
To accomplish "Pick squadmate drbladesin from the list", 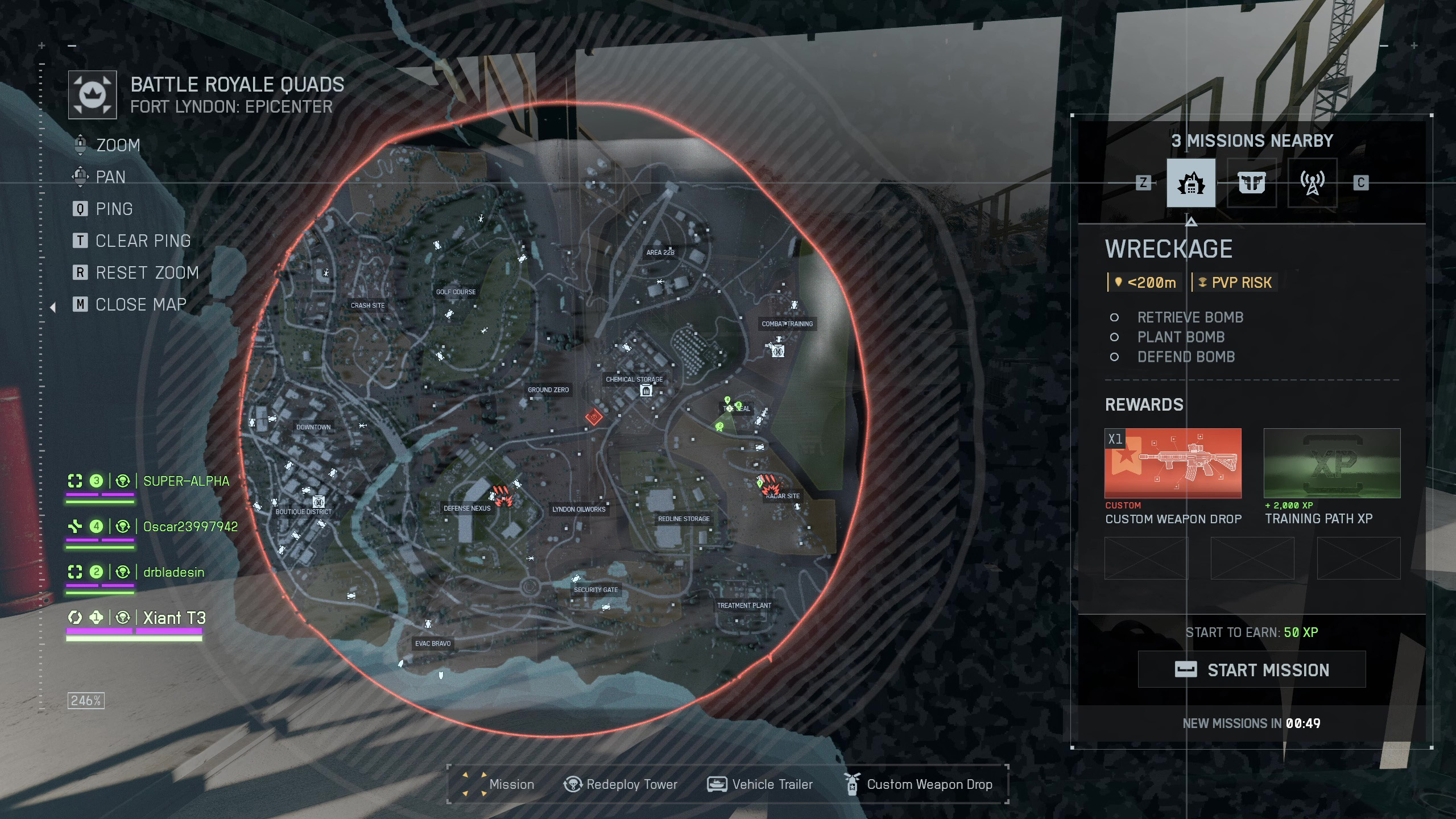I will pyautogui.click(x=173, y=572).
